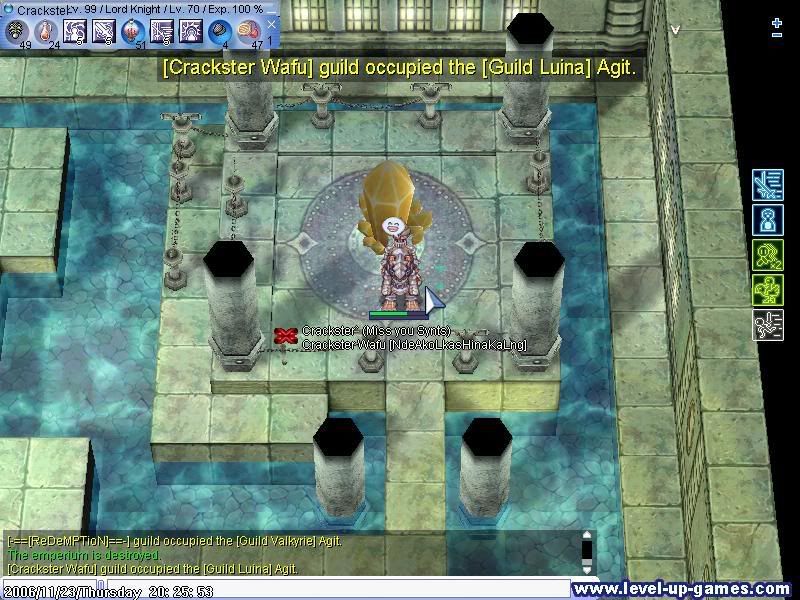Minimize the character info window
800x600 pixels.
coord(272,8)
